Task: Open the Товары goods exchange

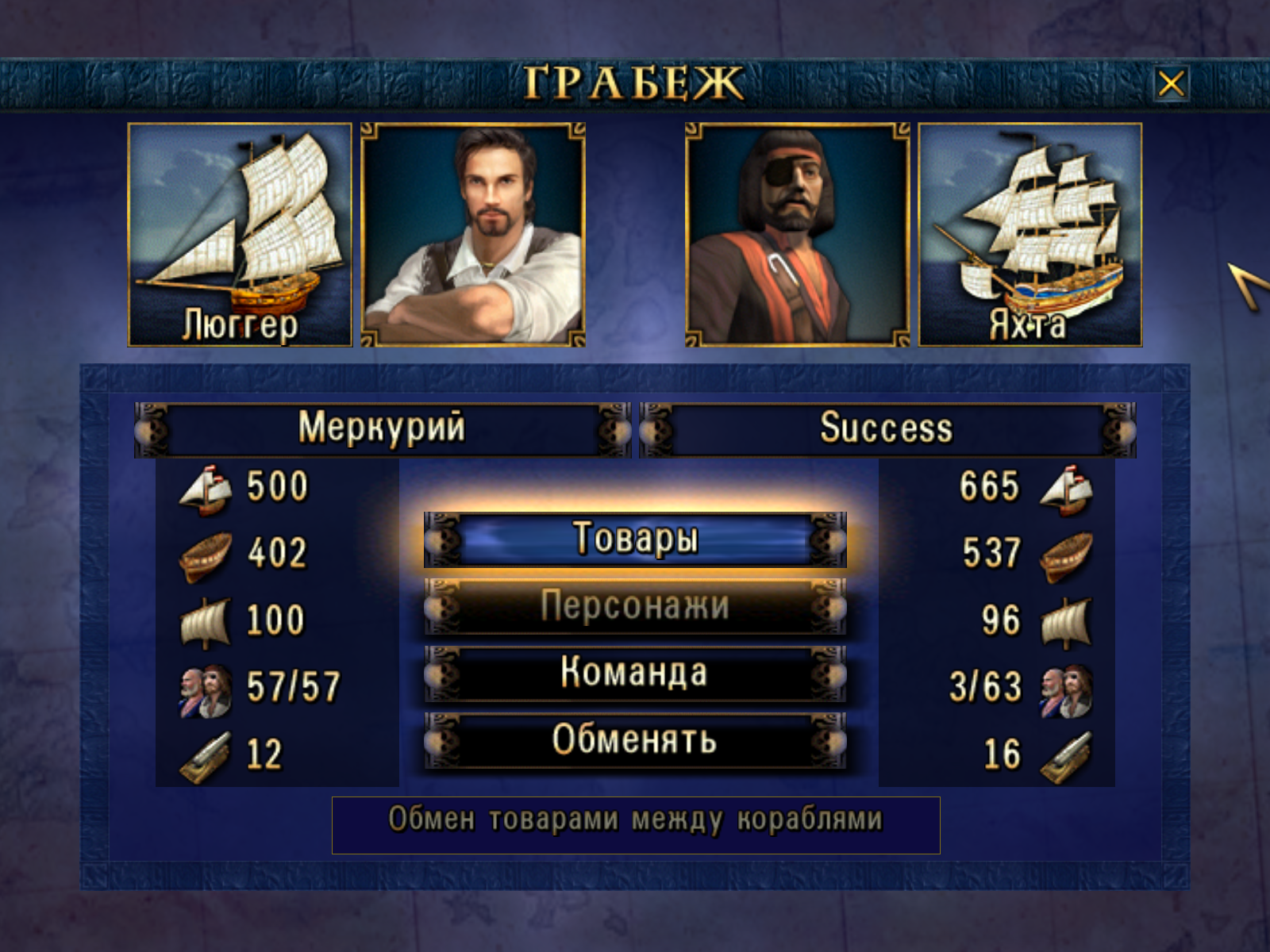Action: tap(635, 539)
